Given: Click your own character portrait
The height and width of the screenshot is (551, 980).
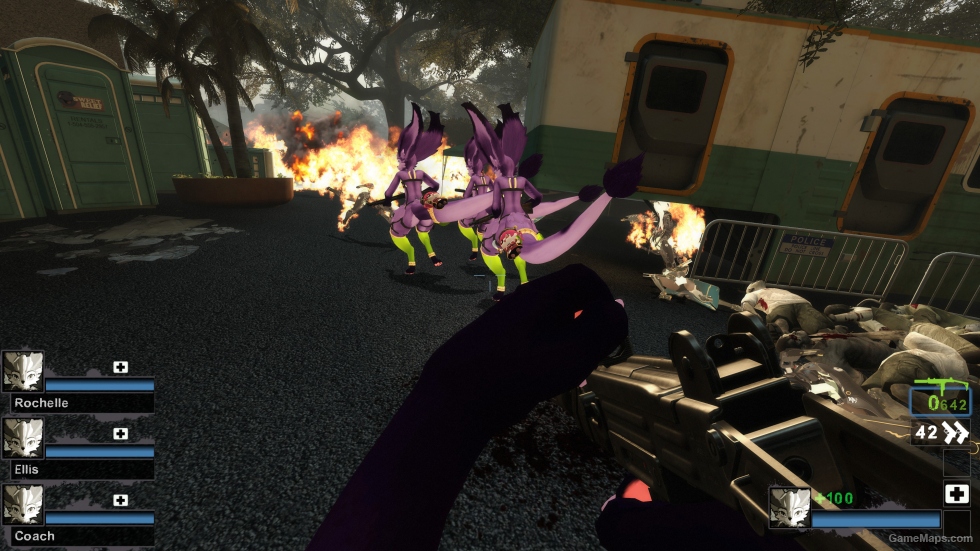Looking at the screenshot, I should click(789, 507).
